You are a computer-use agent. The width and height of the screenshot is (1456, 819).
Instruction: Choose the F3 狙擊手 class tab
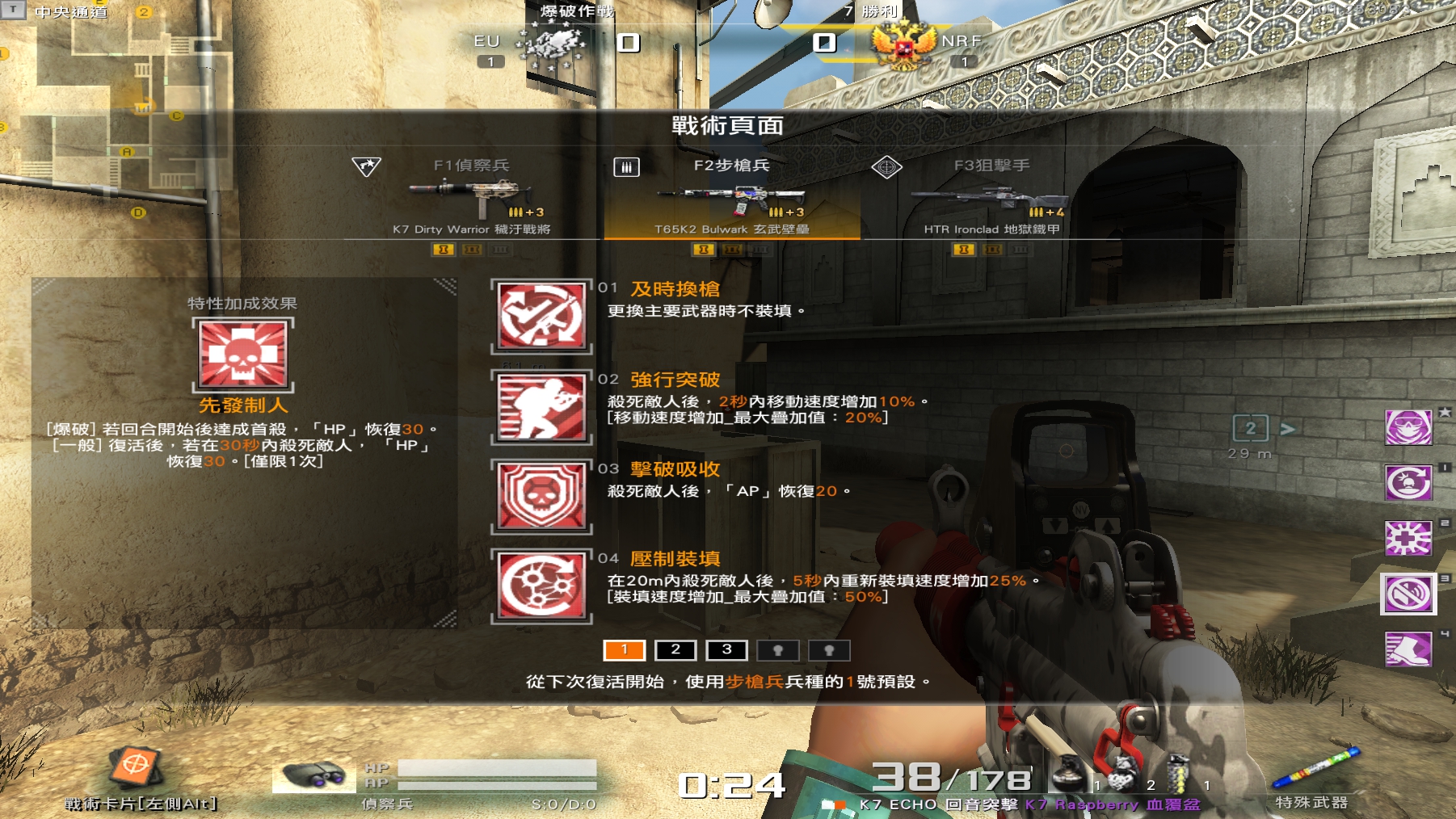coord(991,166)
